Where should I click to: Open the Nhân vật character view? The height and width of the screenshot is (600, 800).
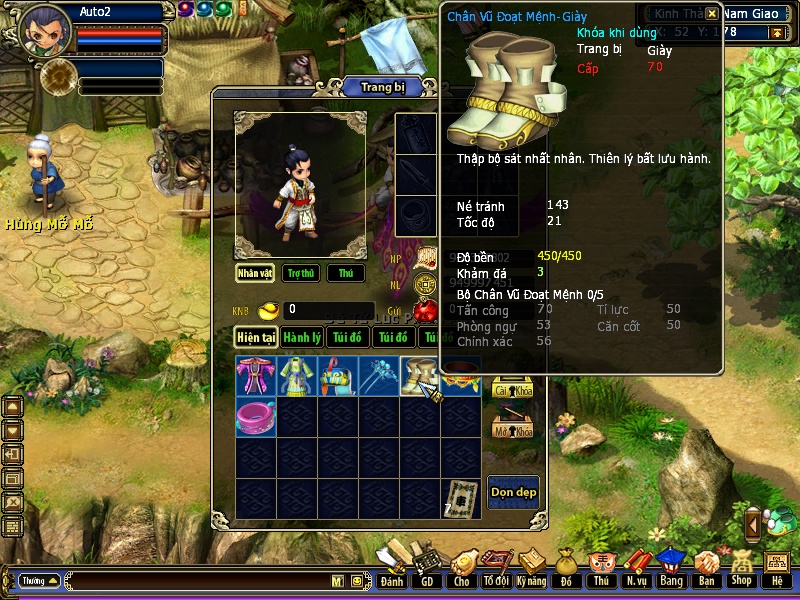tap(255, 273)
